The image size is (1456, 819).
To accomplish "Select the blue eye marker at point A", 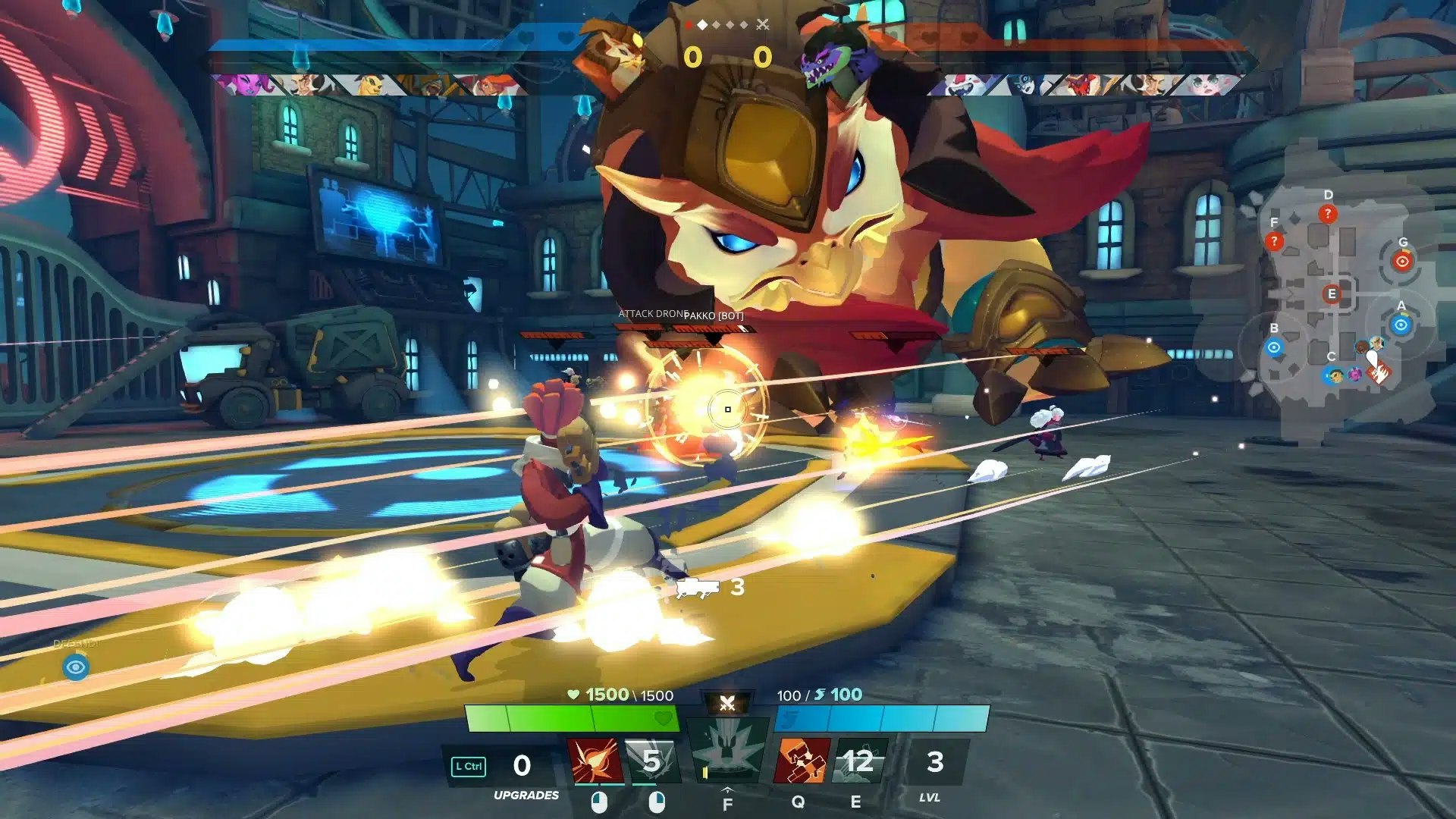I will [x=1401, y=325].
